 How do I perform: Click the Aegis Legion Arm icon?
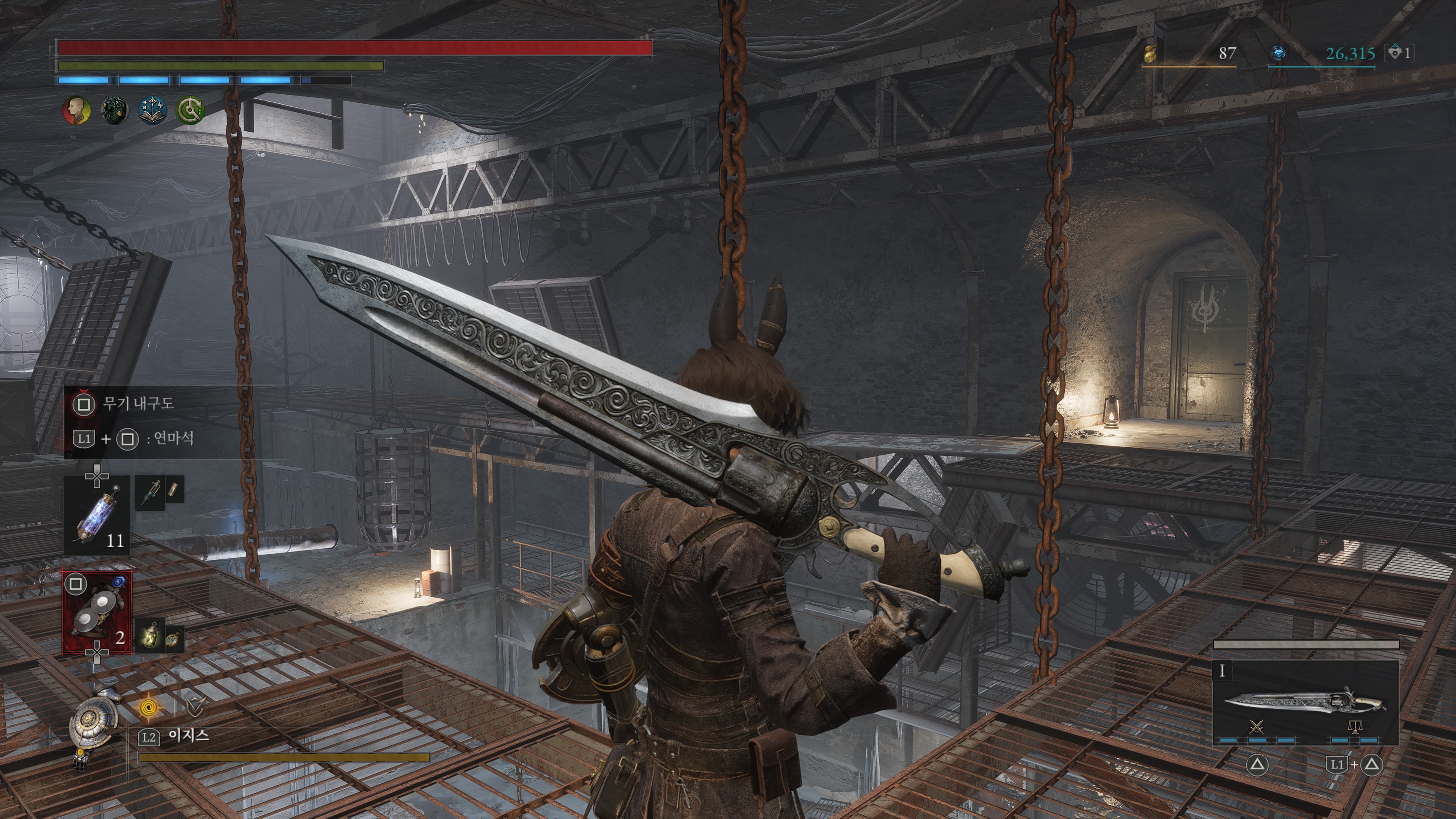point(92,723)
